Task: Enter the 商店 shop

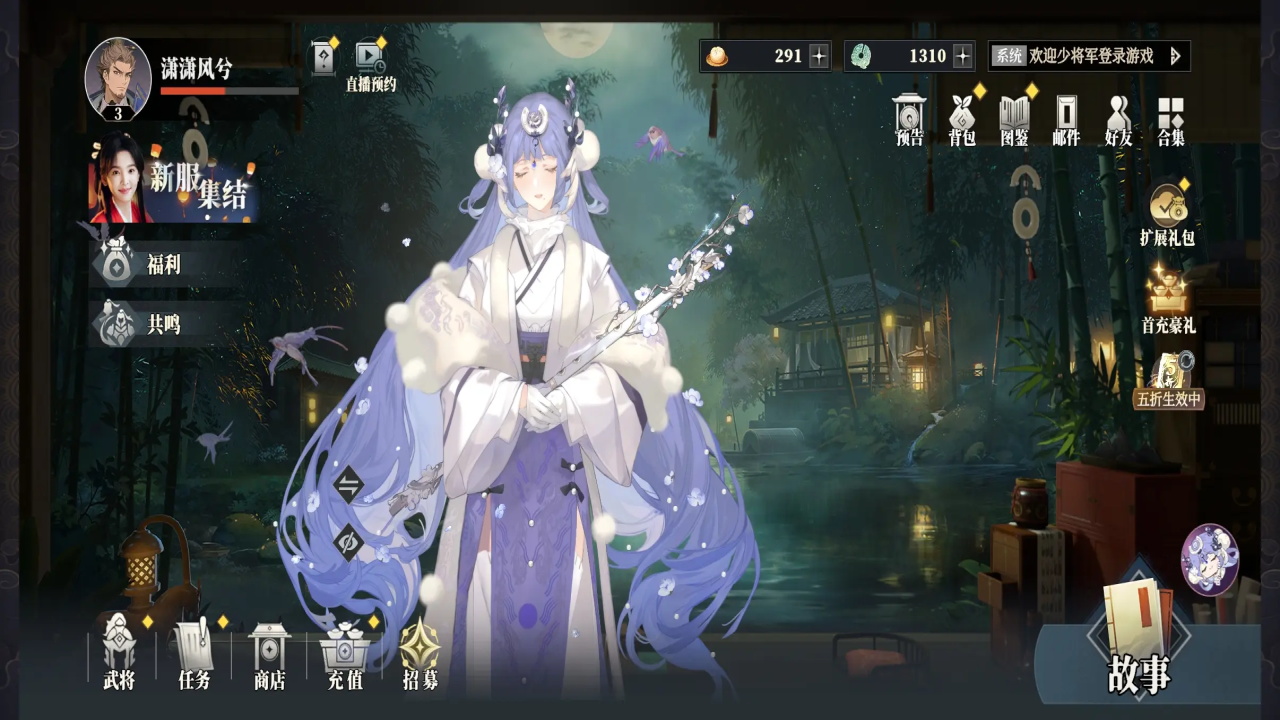Action: point(269,652)
